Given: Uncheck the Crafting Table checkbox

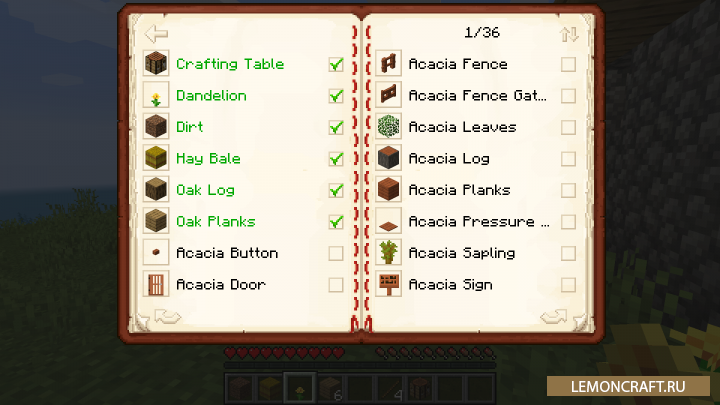Looking at the screenshot, I should pos(336,65).
